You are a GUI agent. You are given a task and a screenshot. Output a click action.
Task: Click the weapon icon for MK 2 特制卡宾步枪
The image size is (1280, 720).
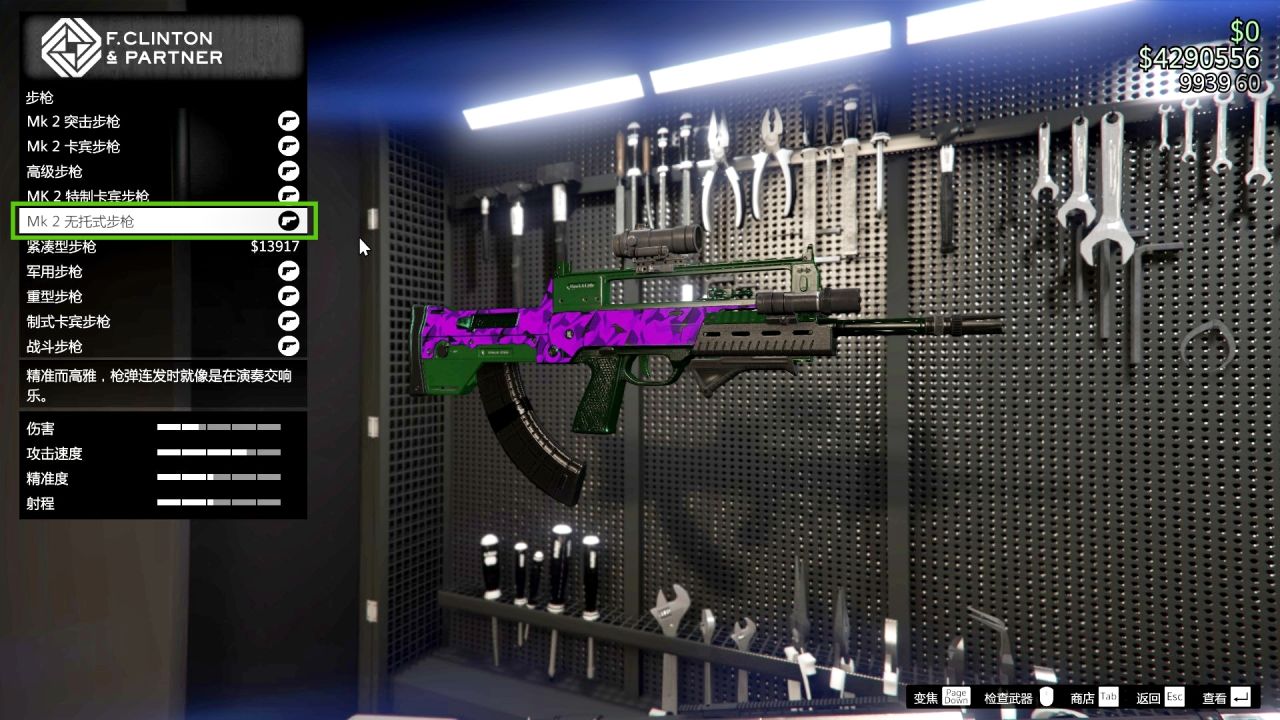point(289,196)
